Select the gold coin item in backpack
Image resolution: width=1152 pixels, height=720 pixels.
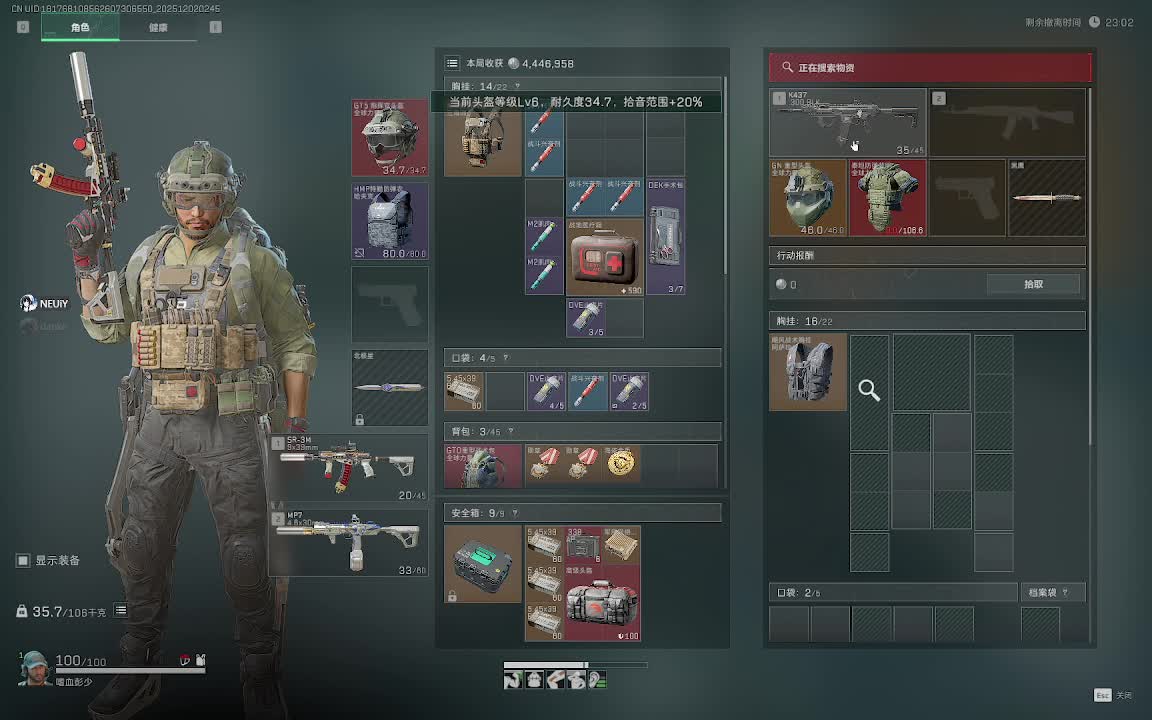(x=622, y=464)
